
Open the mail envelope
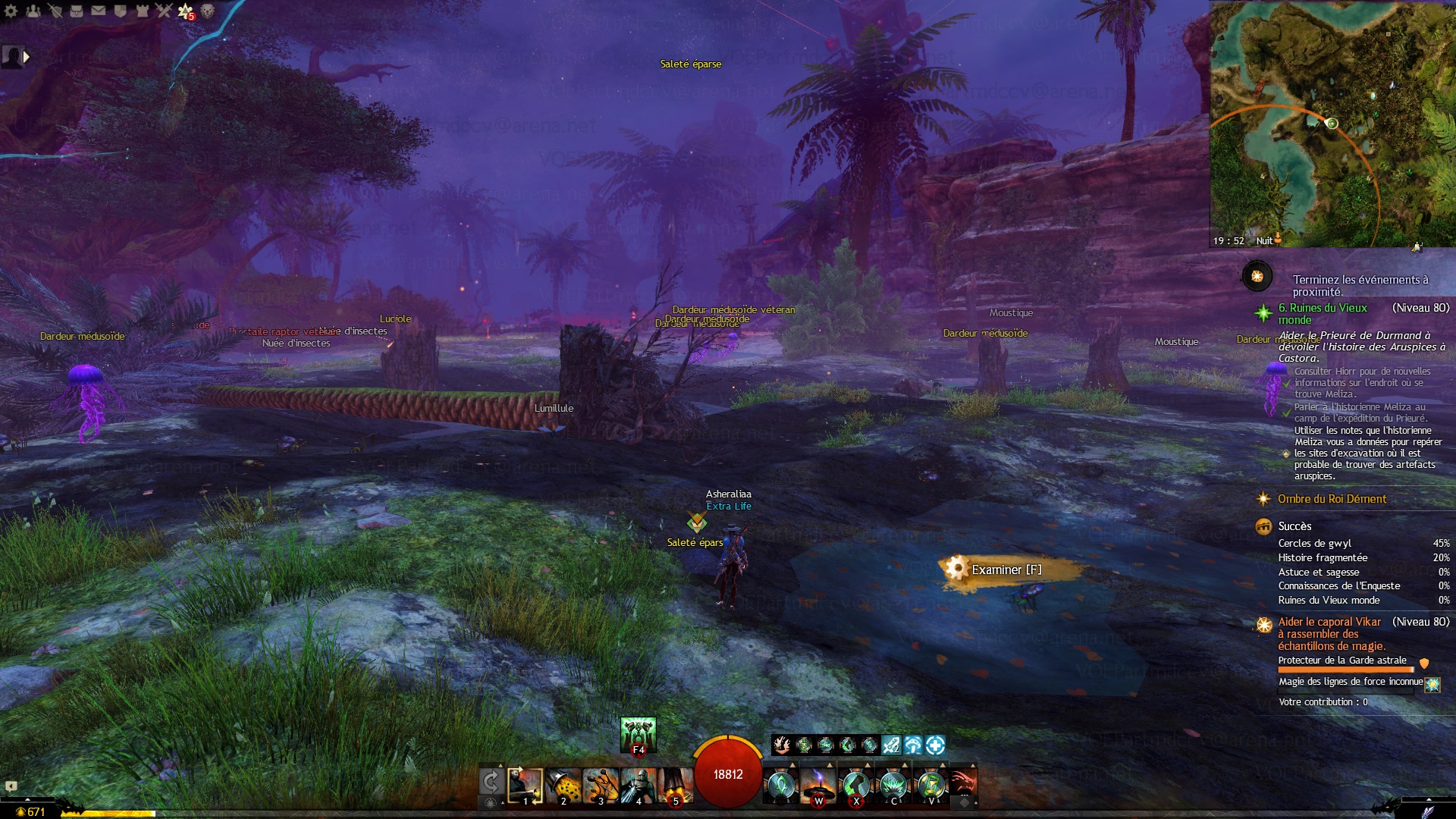99,11
